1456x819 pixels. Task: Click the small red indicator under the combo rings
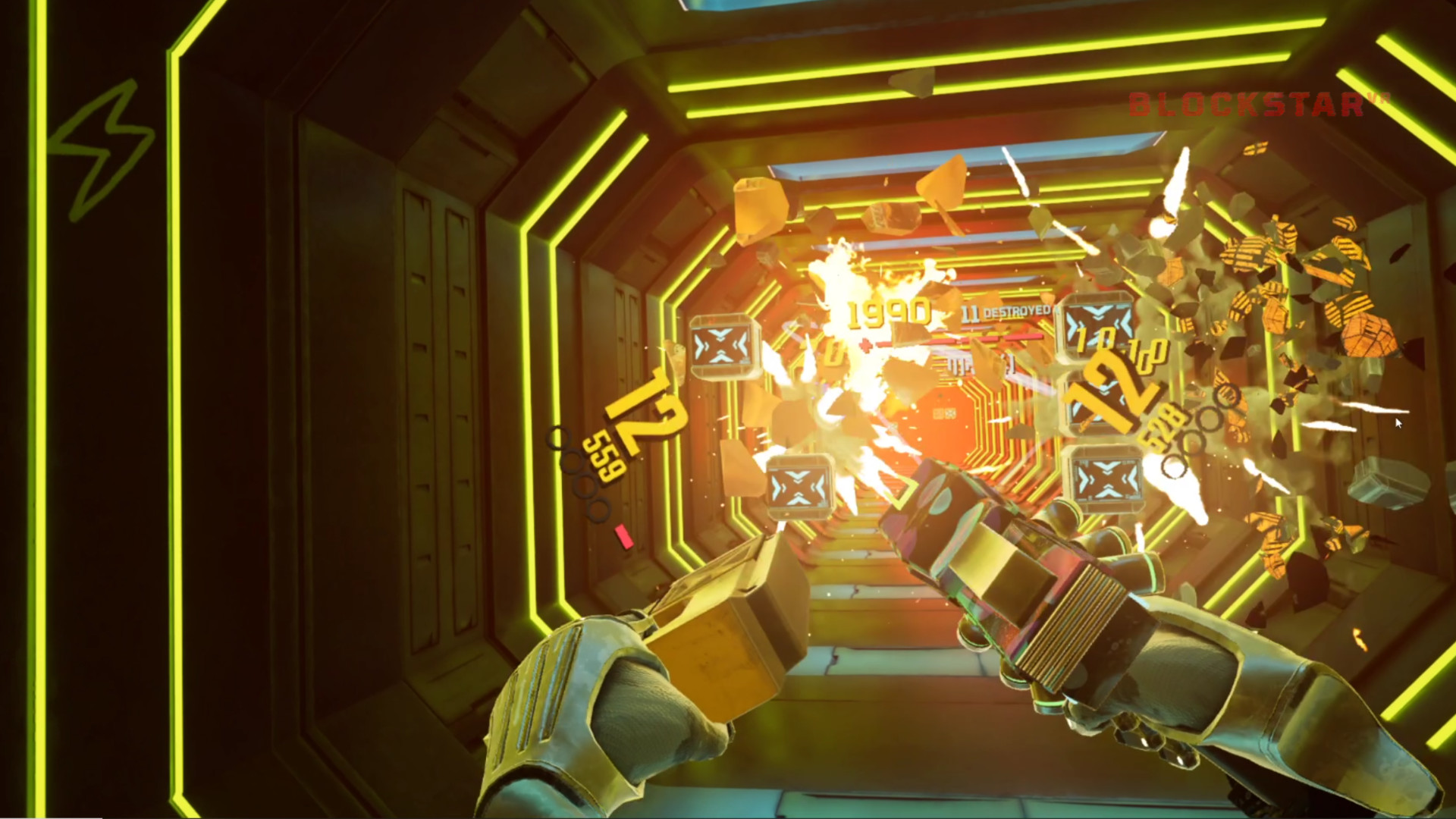pos(623,537)
